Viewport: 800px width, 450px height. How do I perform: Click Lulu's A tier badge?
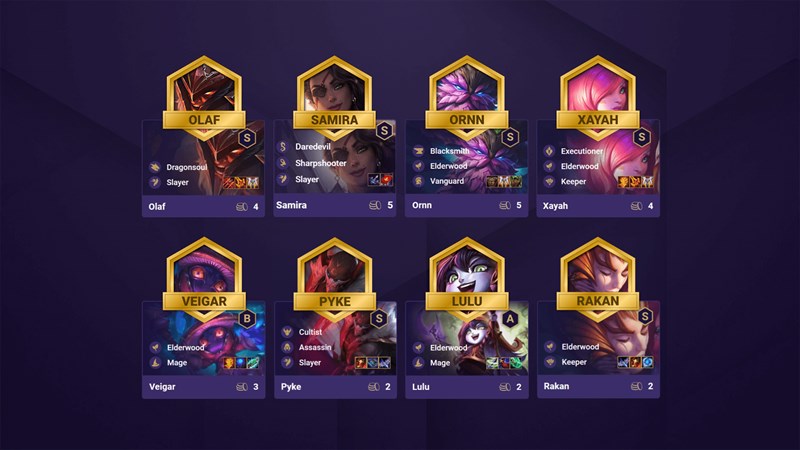tap(513, 317)
